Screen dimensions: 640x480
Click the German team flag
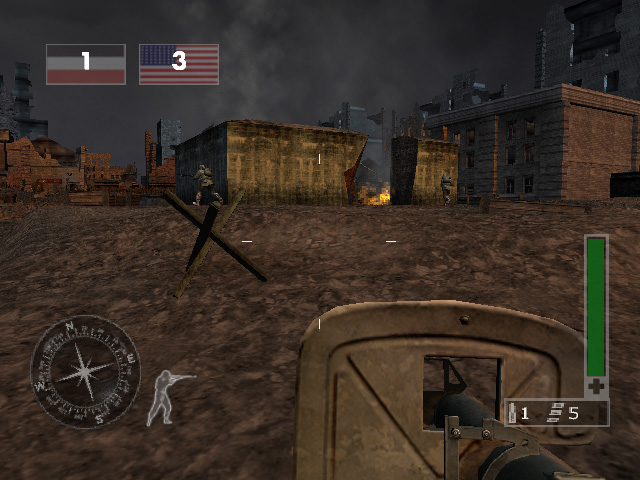tap(86, 64)
